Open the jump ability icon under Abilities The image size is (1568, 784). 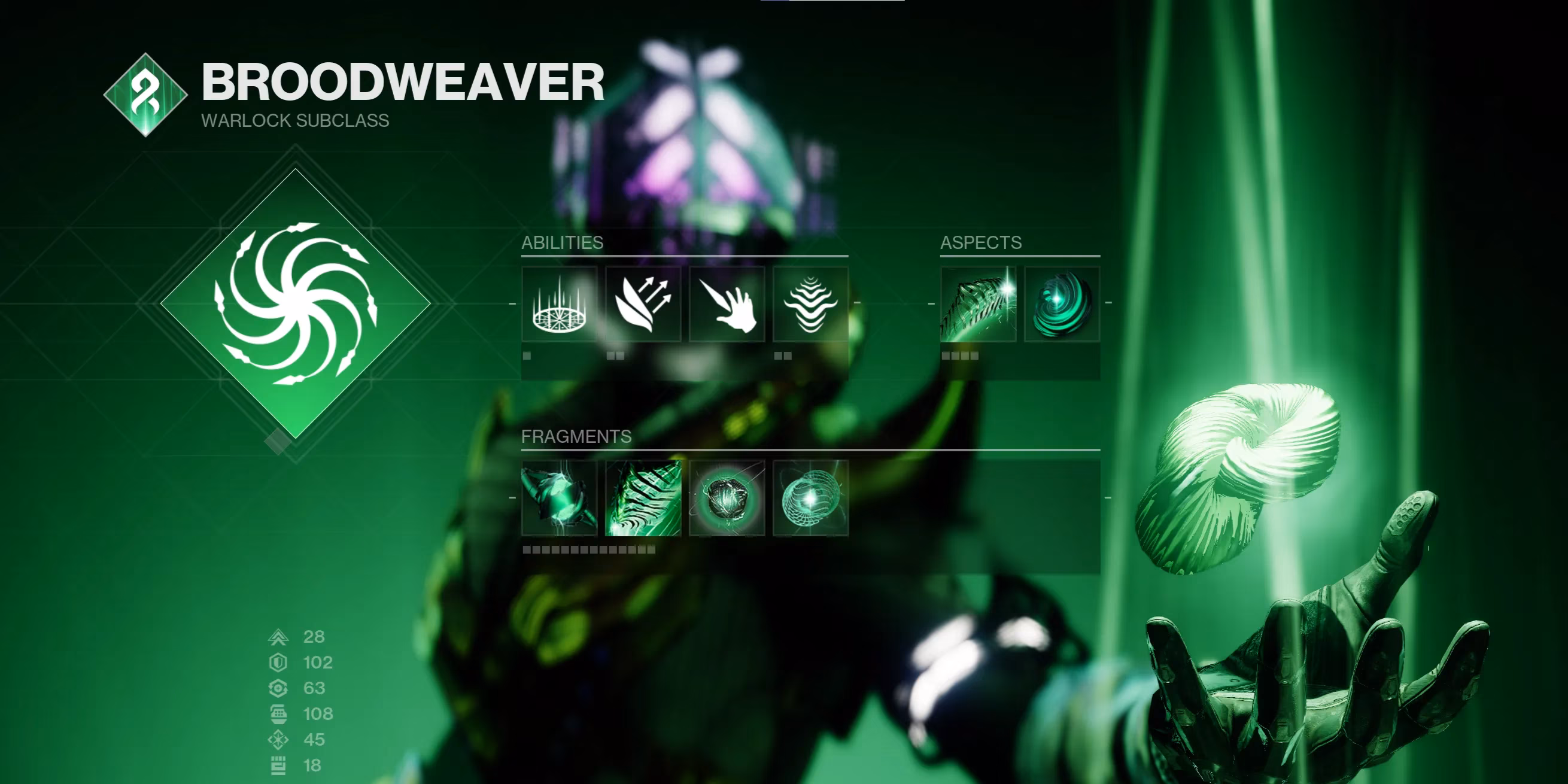643,305
